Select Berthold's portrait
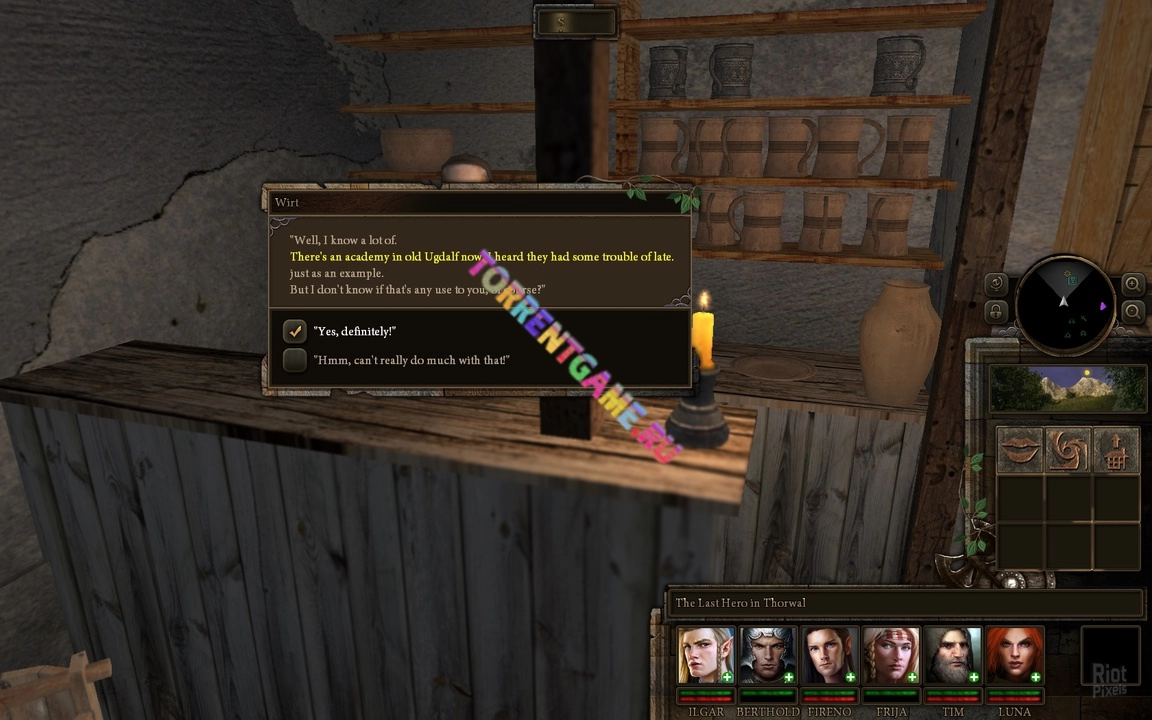This screenshot has width=1152, height=720. point(768,655)
